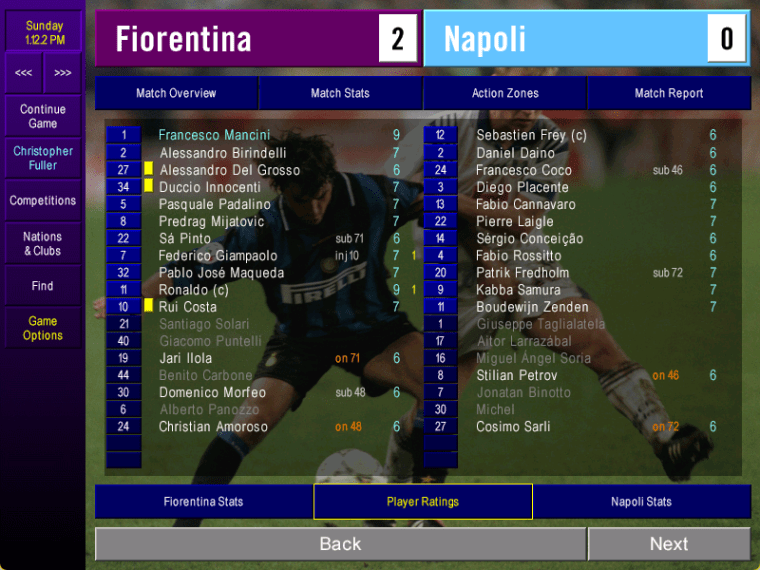The height and width of the screenshot is (570, 760).
Task: Open the Competitions menu
Action: point(42,201)
